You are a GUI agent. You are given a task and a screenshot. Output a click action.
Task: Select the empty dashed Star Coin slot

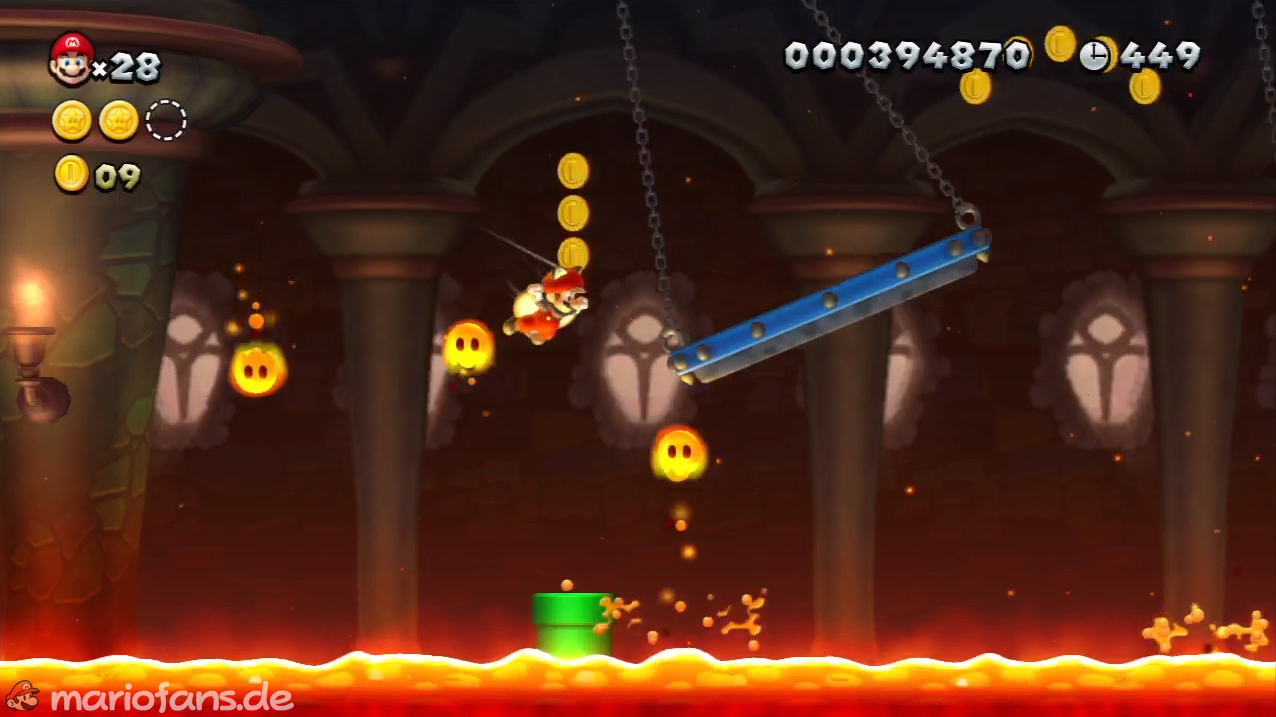tap(166, 121)
